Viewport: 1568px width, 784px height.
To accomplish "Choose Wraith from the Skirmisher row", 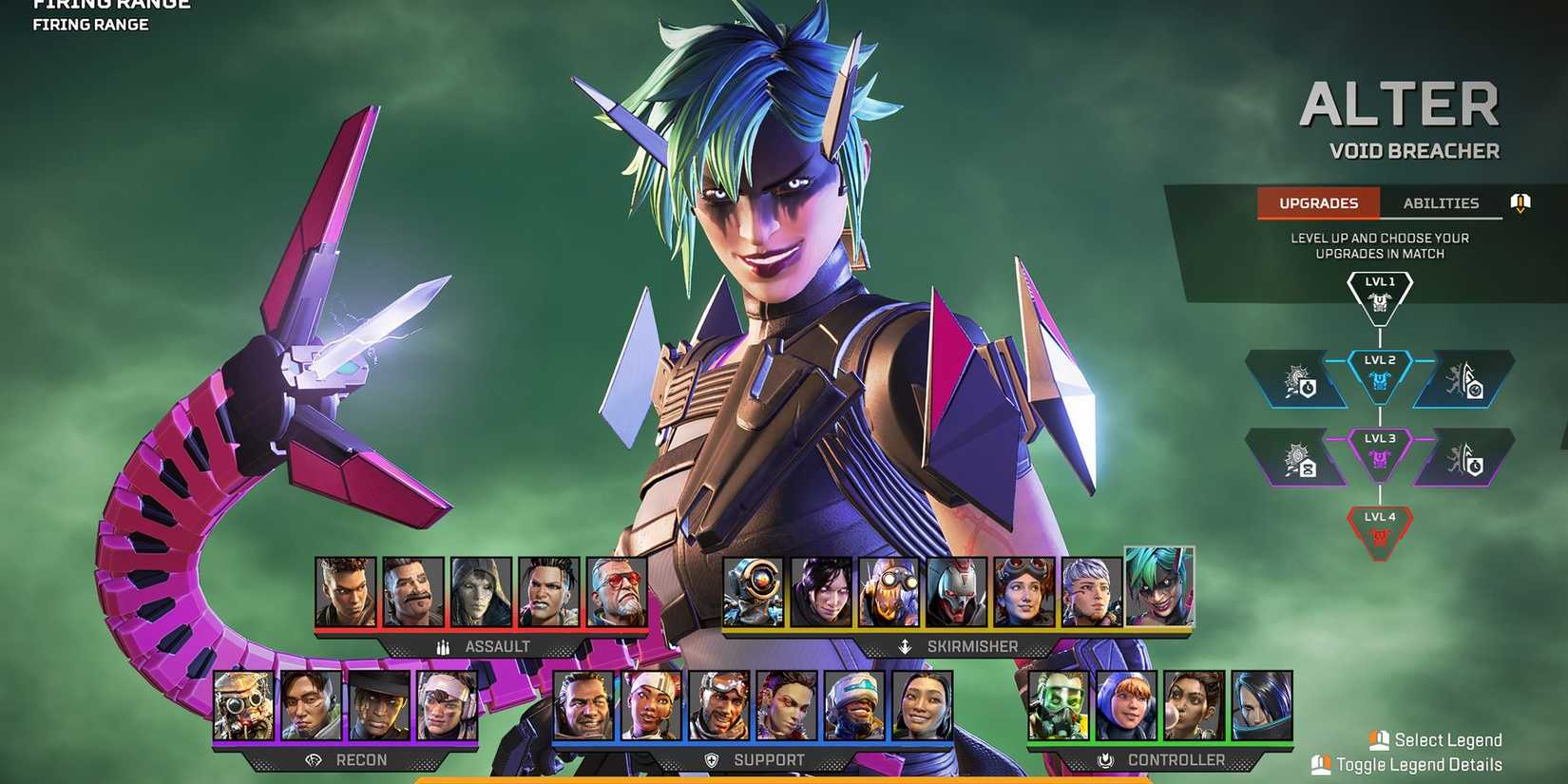I will tap(822, 589).
